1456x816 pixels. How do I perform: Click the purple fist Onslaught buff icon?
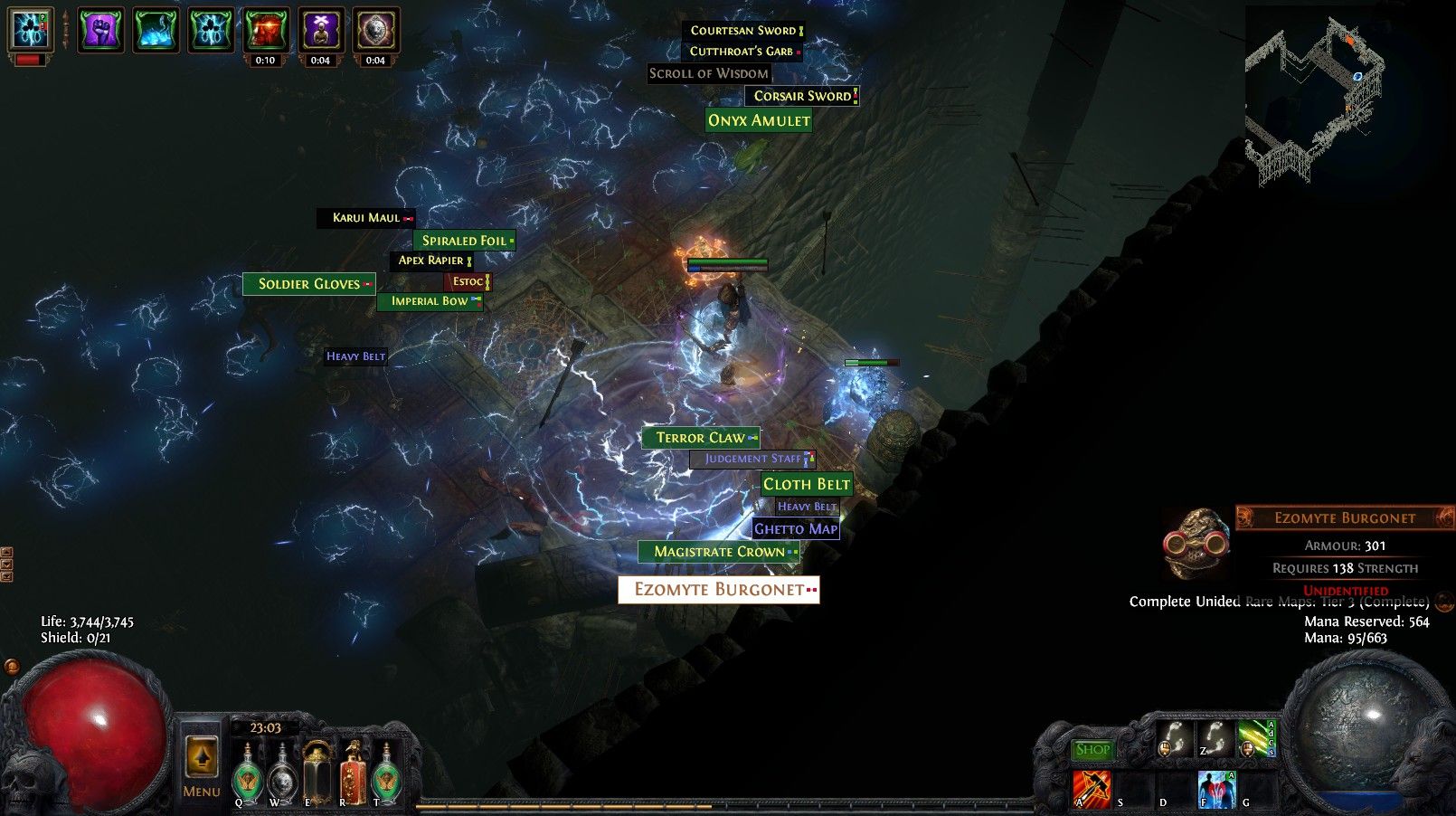click(x=99, y=31)
